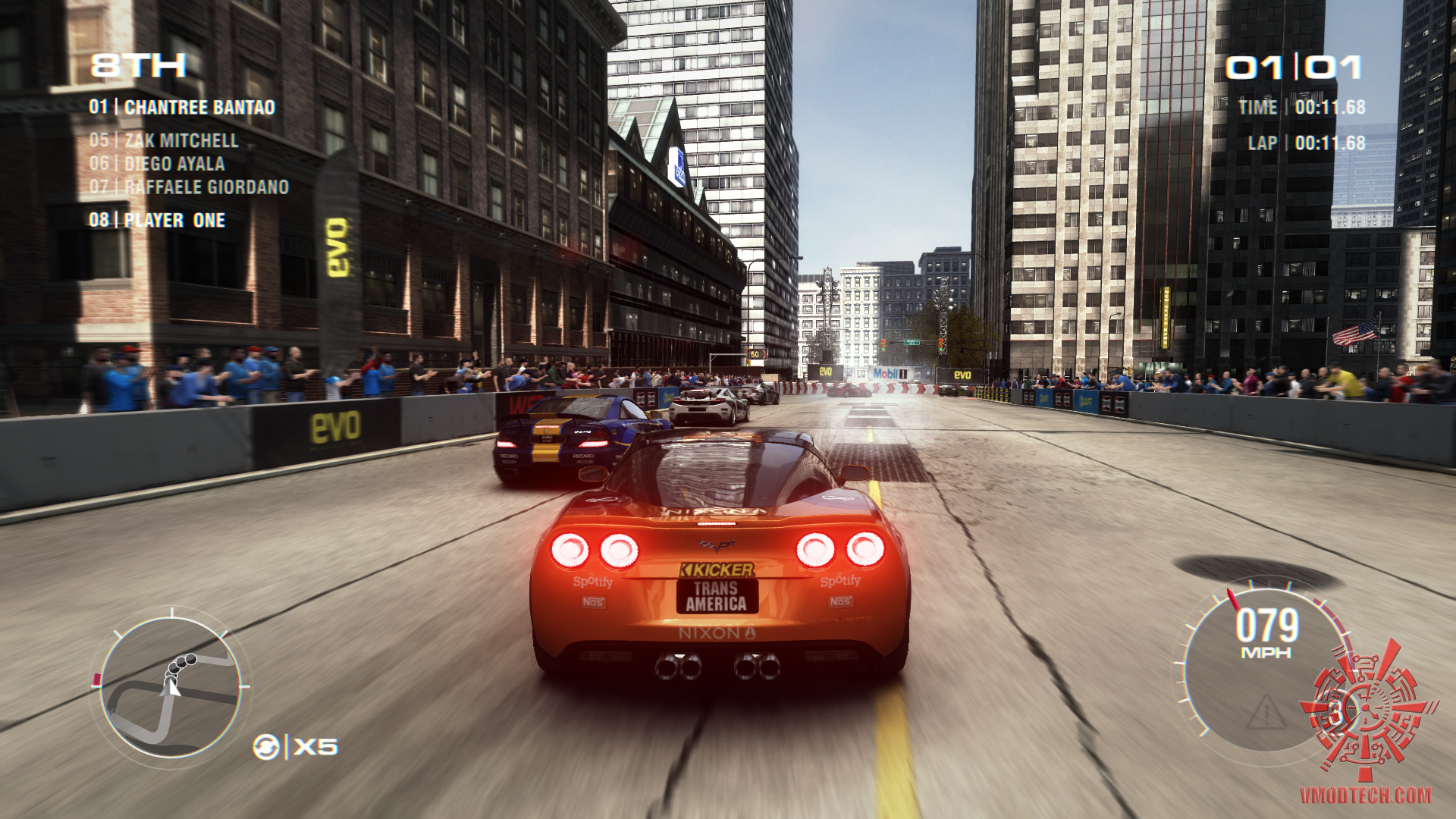Click the damage warning triangle icon
The width and height of the screenshot is (1456, 819).
(x=1266, y=713)
